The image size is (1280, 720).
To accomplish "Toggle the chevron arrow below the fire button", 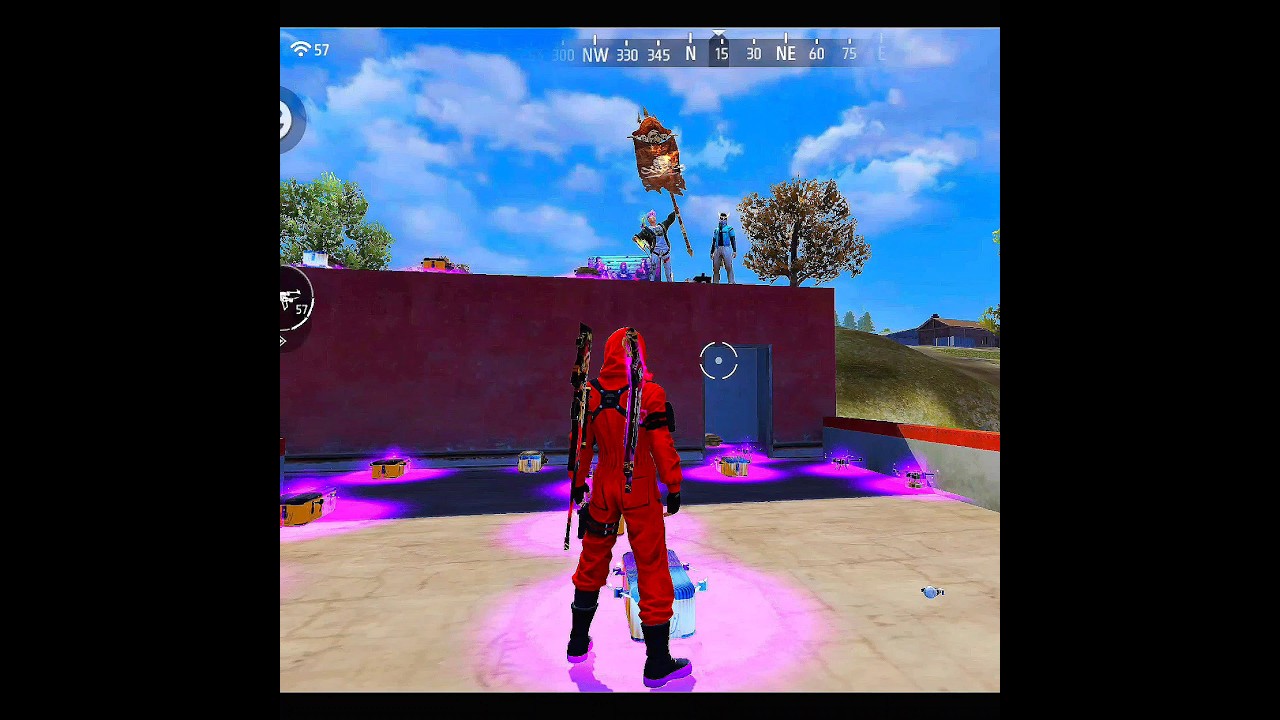I will 283,341.
